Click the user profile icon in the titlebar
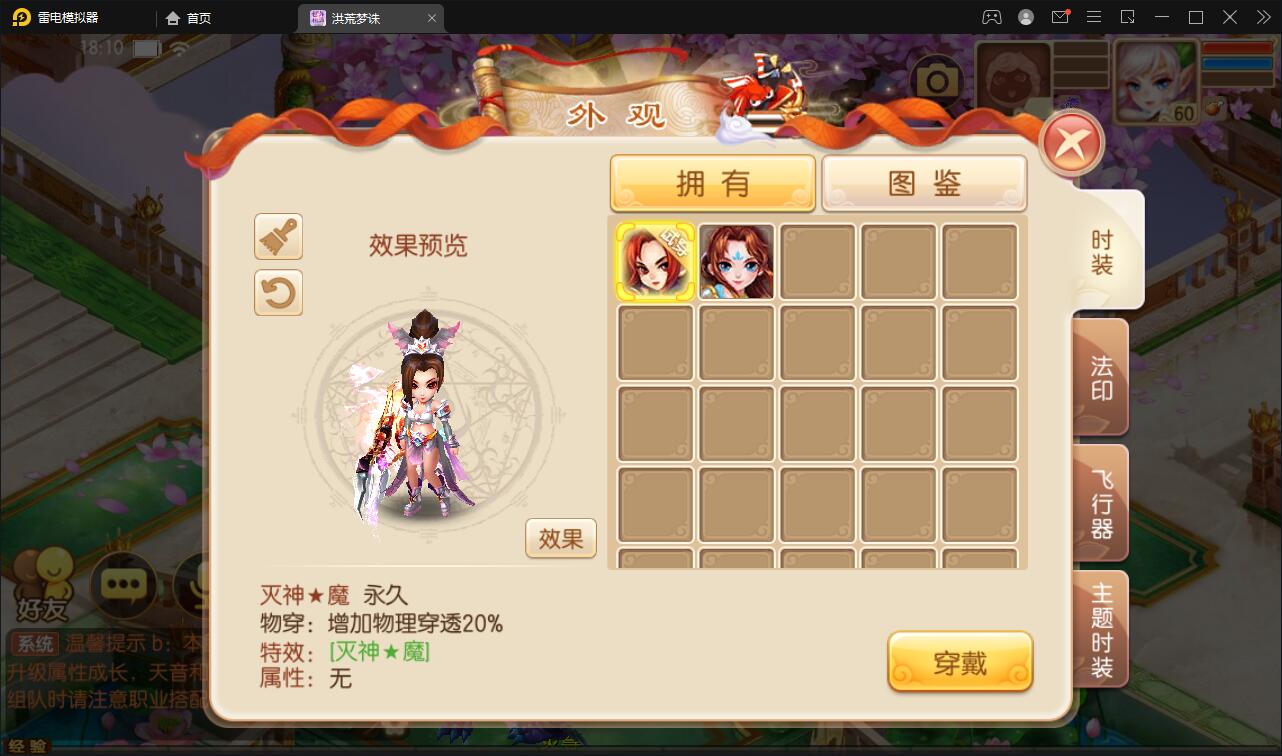The image size is (1282, 756). 1026,17
